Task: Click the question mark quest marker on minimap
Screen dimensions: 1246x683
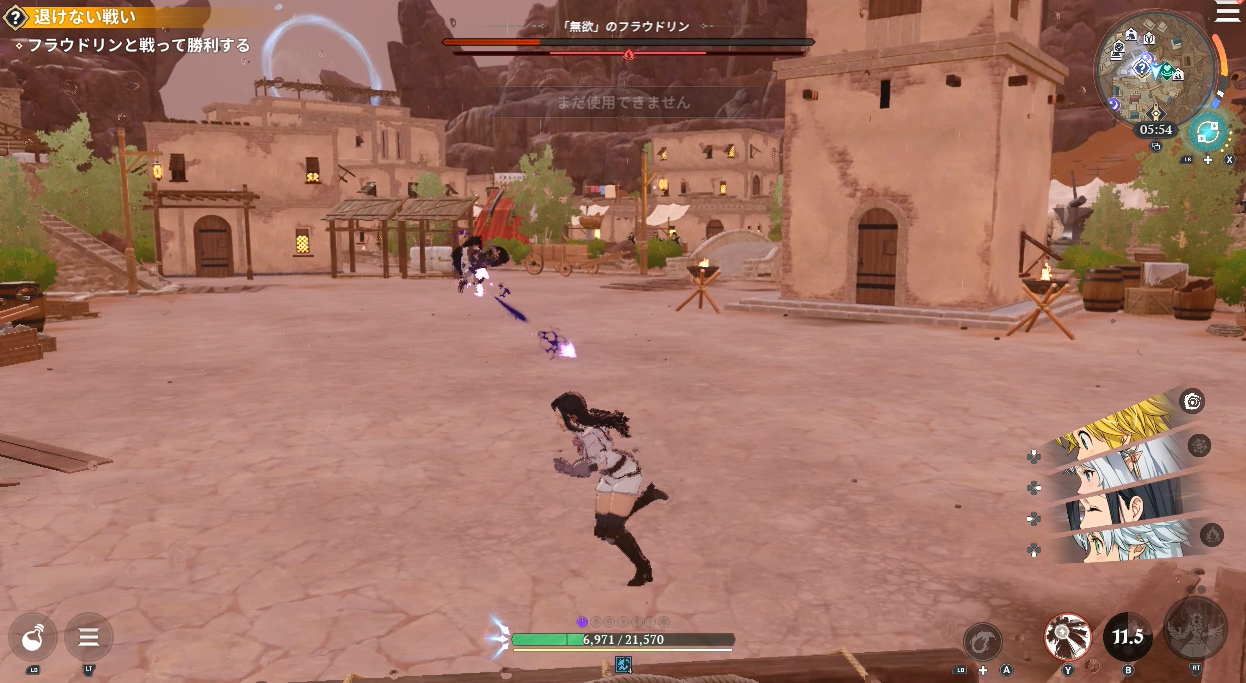Action: [x=1143, y=67]
